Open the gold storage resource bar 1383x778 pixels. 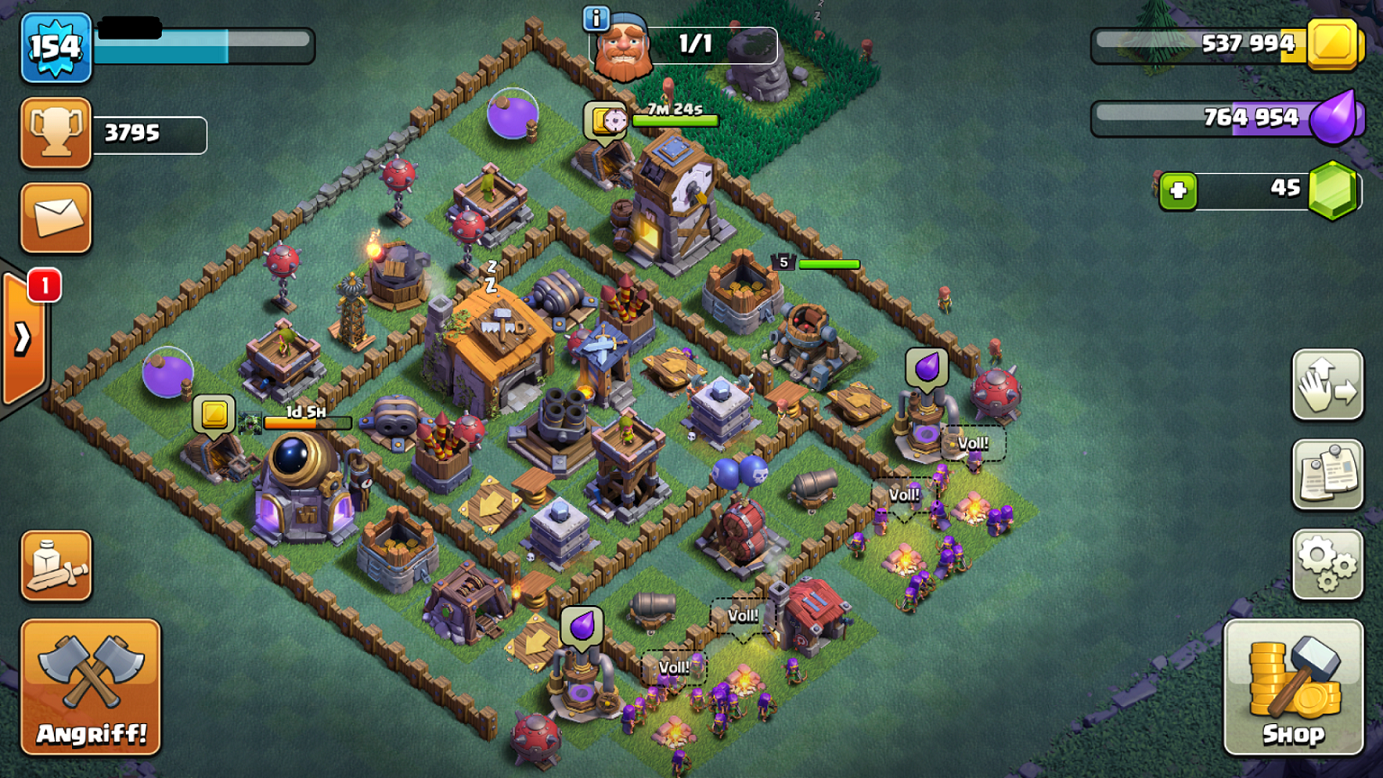click(x=1228, y=44)
